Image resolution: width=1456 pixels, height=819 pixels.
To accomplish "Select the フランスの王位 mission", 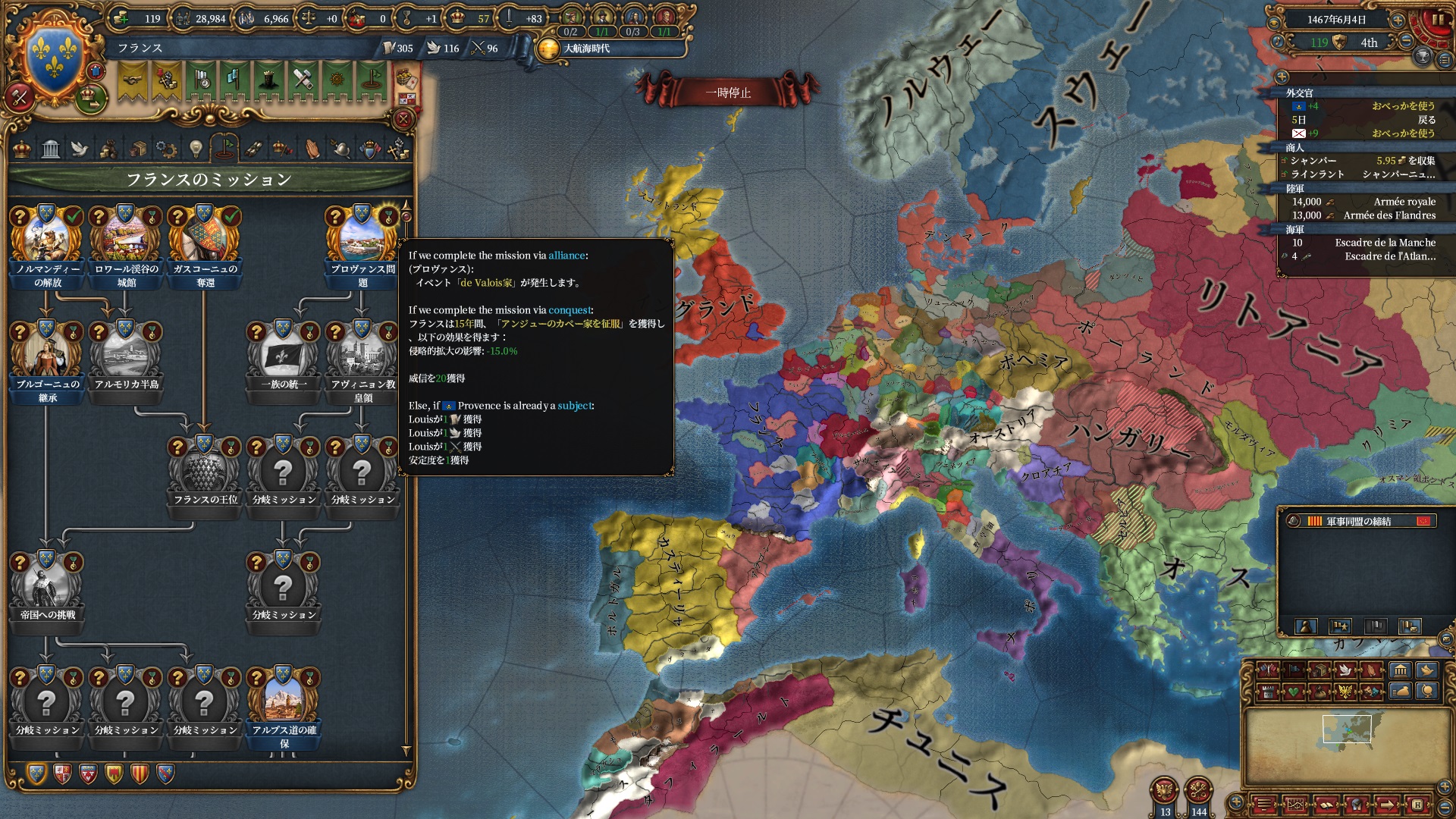I will 205,472.
